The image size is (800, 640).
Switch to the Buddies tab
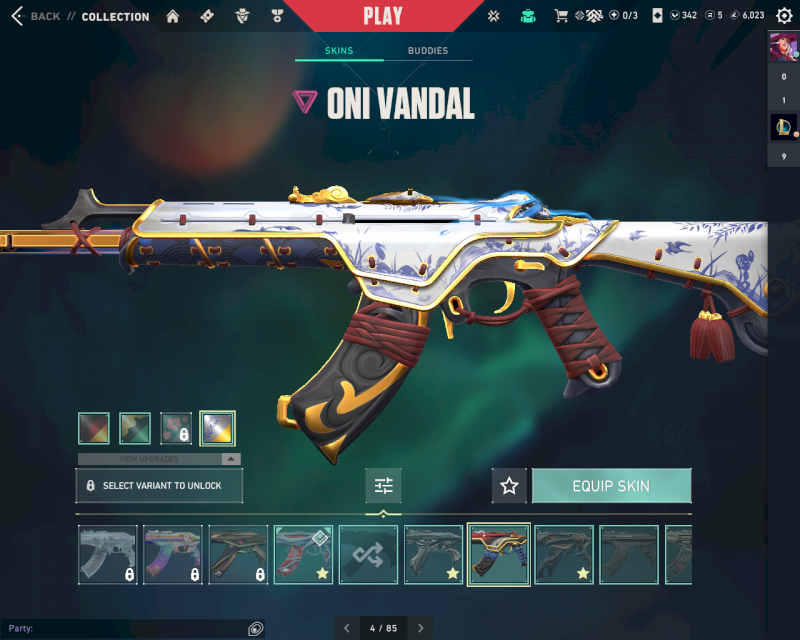(x=428, y=50)
